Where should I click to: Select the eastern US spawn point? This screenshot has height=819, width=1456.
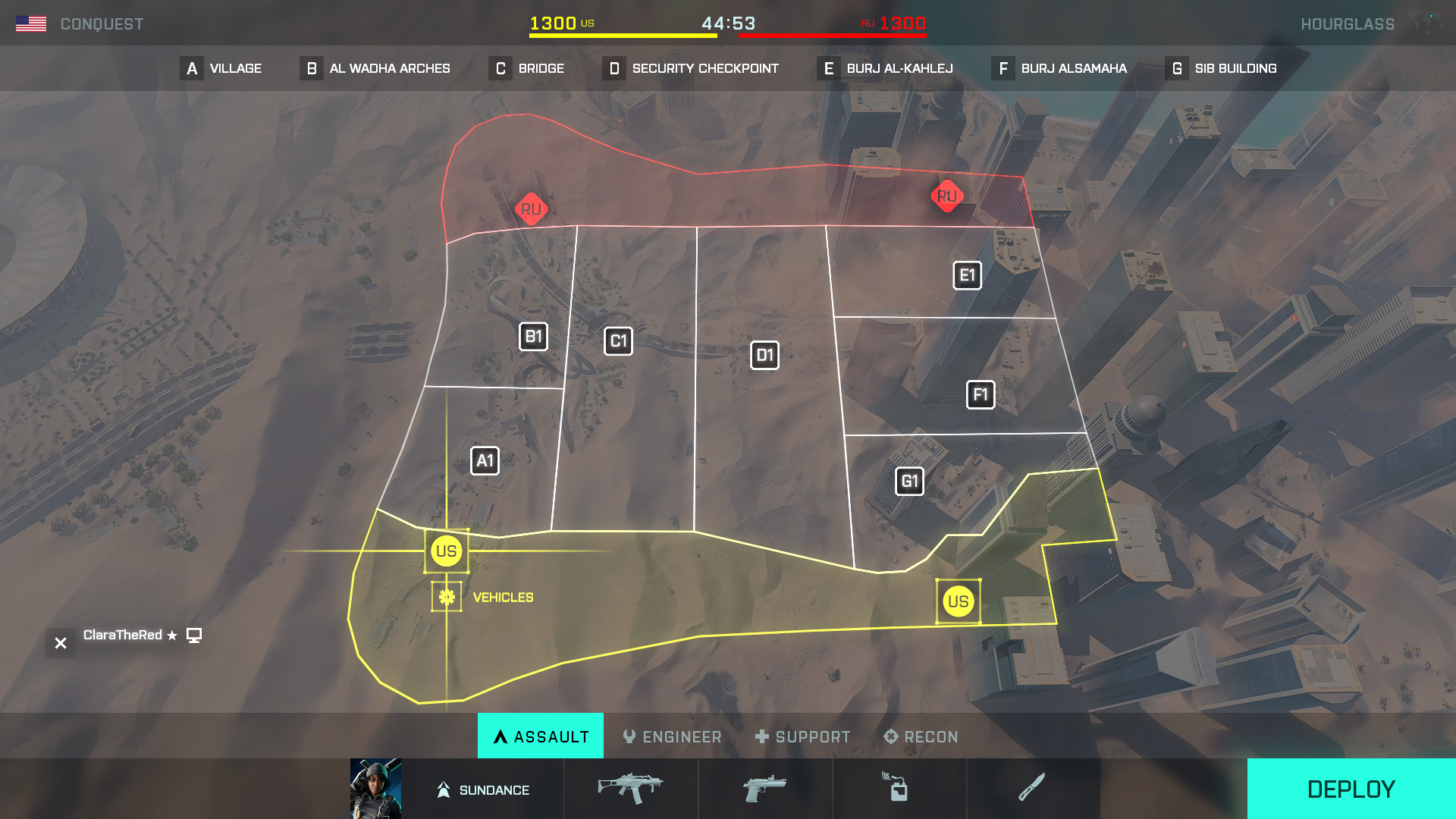point(959,601)
